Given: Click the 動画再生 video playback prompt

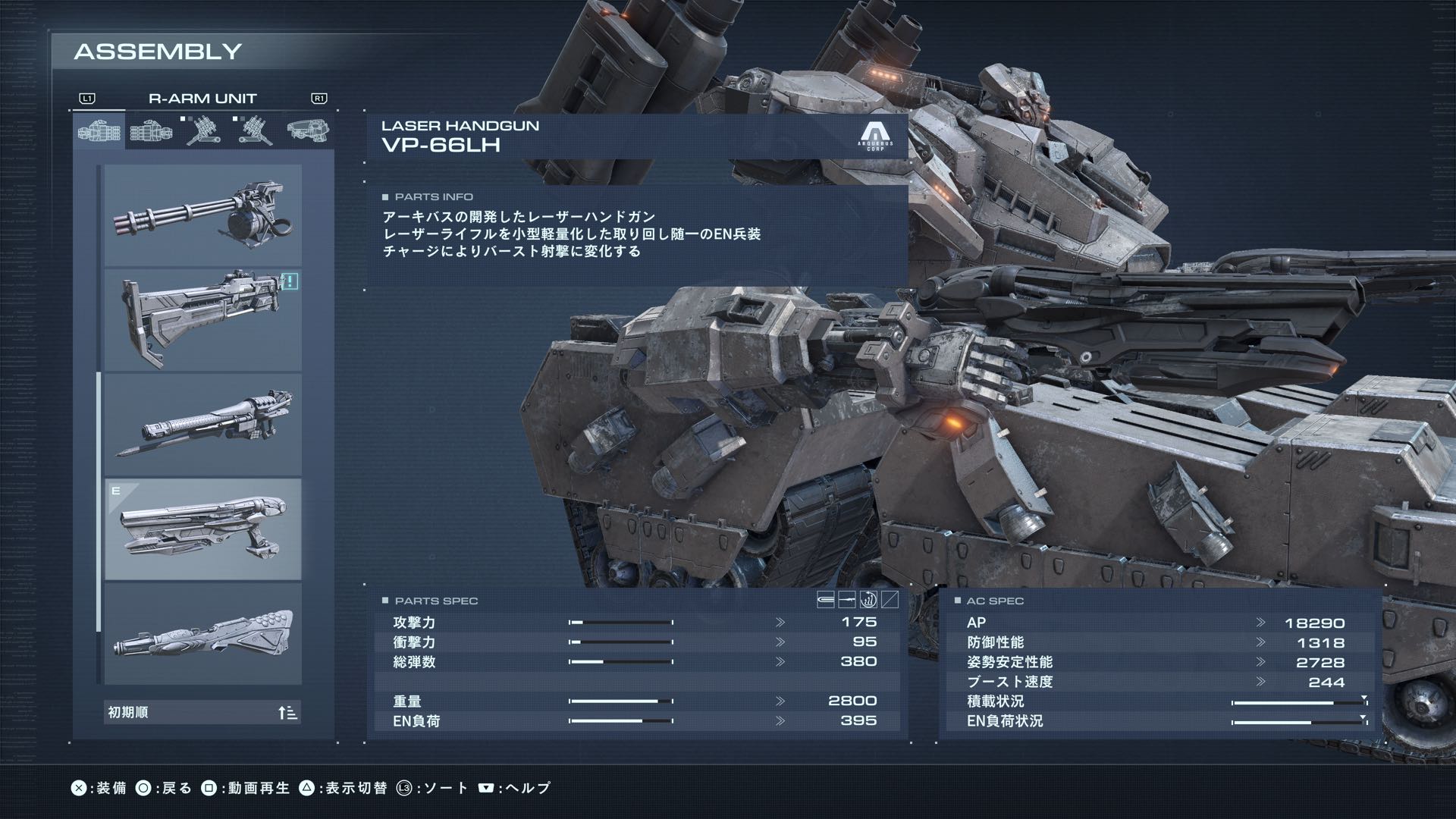Looking at the screenshot, I should pyautogui.click(x=250, y=787).
